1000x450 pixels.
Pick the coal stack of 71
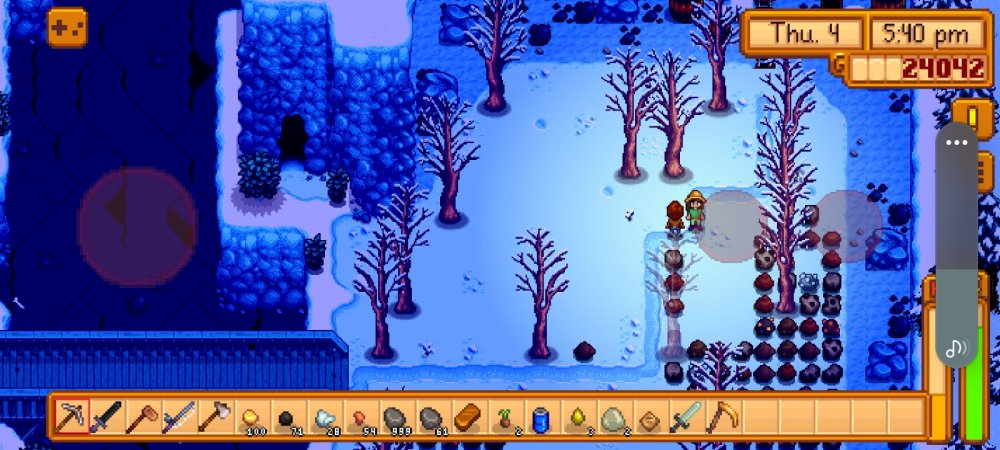pyautogui.click(x=287, y=416)
